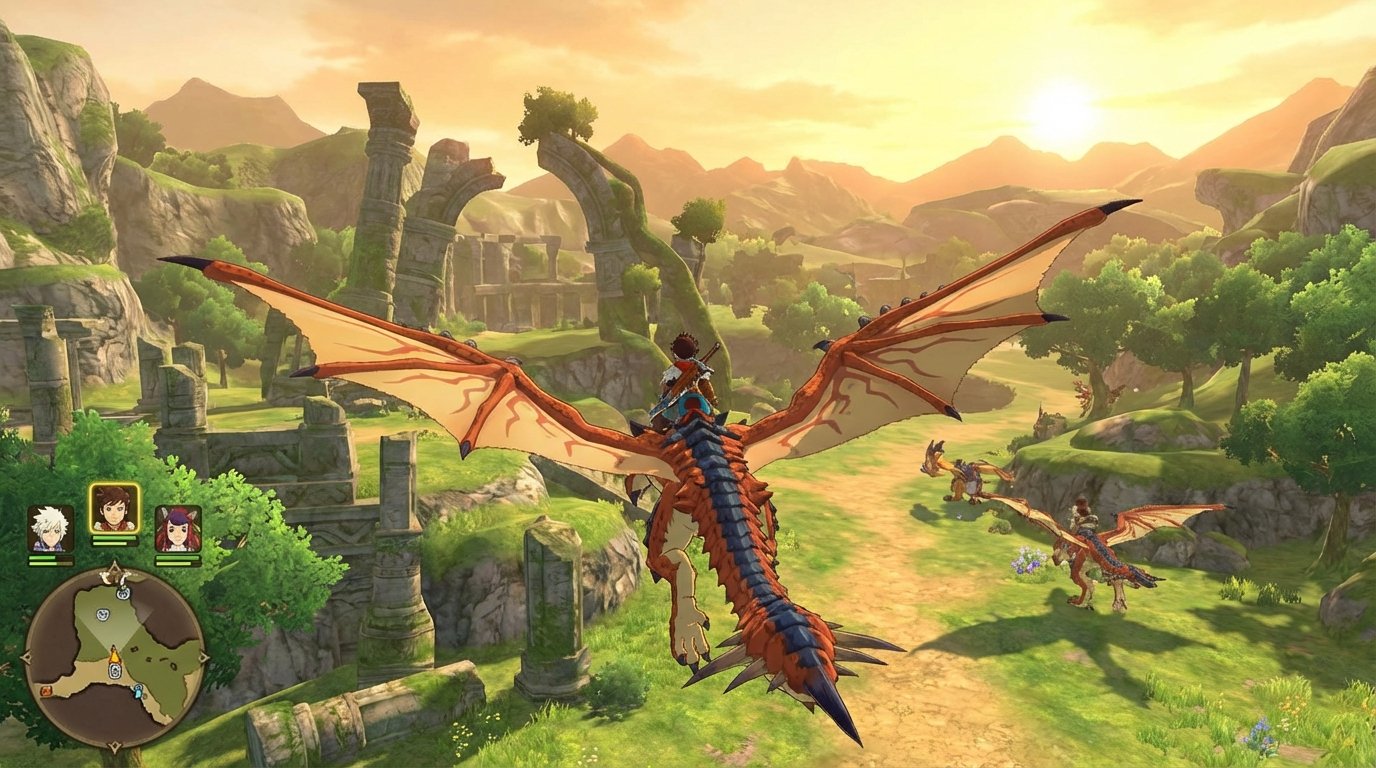Select the blue marker icon on the minimap
The width and height of the screenshot is (1376, 768).
[139, 692]
